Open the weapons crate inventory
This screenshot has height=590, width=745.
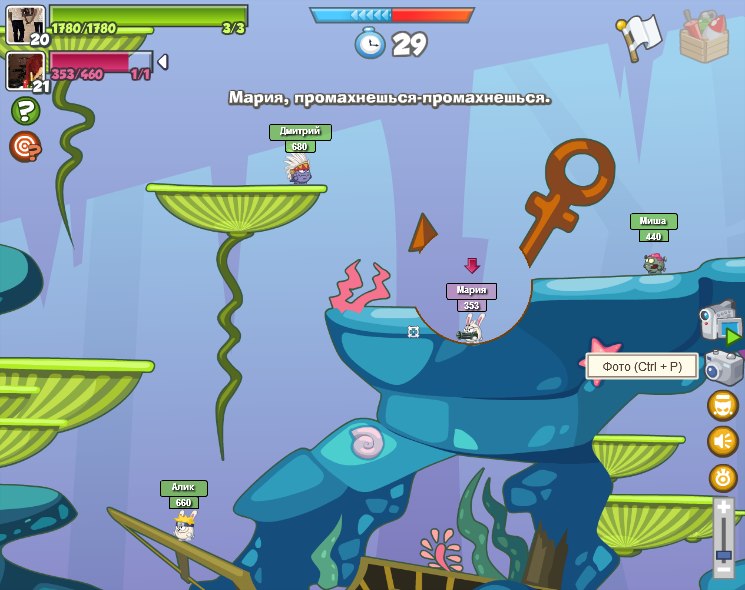pyautogui.click(x=704, y=38)
